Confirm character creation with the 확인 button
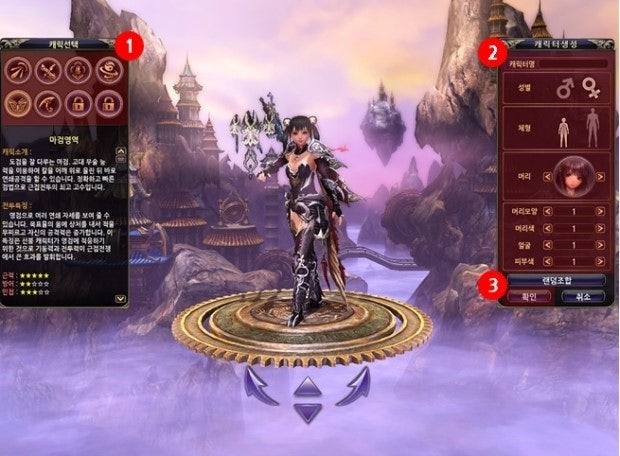Screen dimensions: 620x456 click(x=527, y=297)
